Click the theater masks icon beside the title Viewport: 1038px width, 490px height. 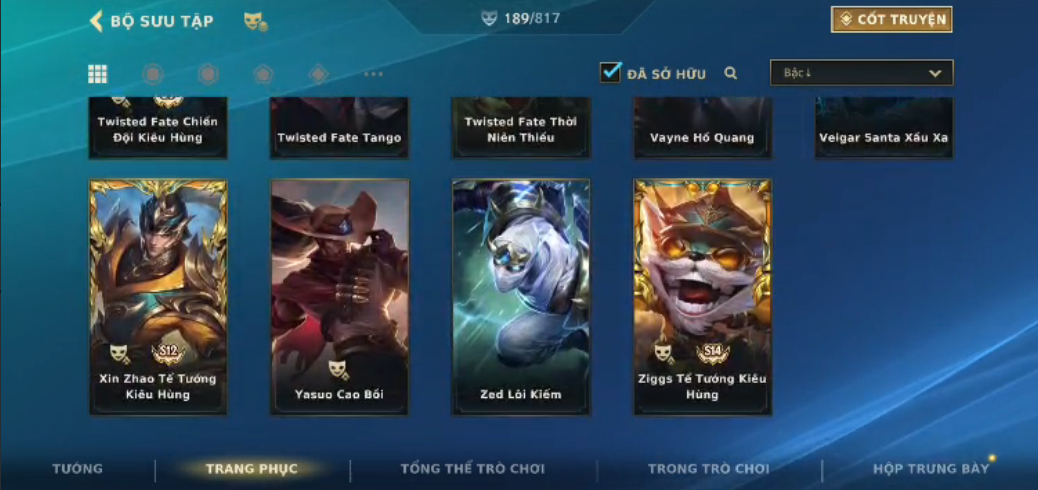coord(255,21)
